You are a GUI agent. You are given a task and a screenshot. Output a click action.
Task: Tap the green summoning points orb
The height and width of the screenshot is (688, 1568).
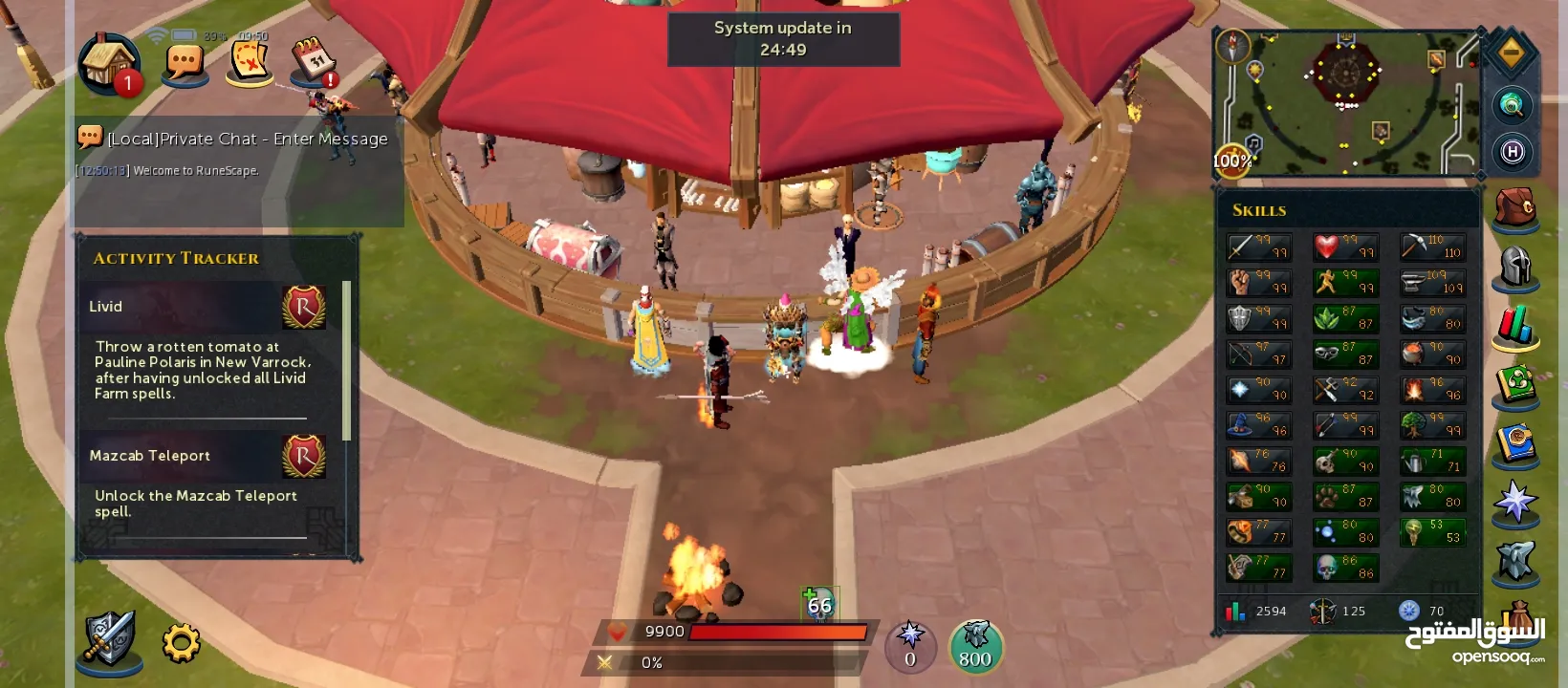coord(975,646)
